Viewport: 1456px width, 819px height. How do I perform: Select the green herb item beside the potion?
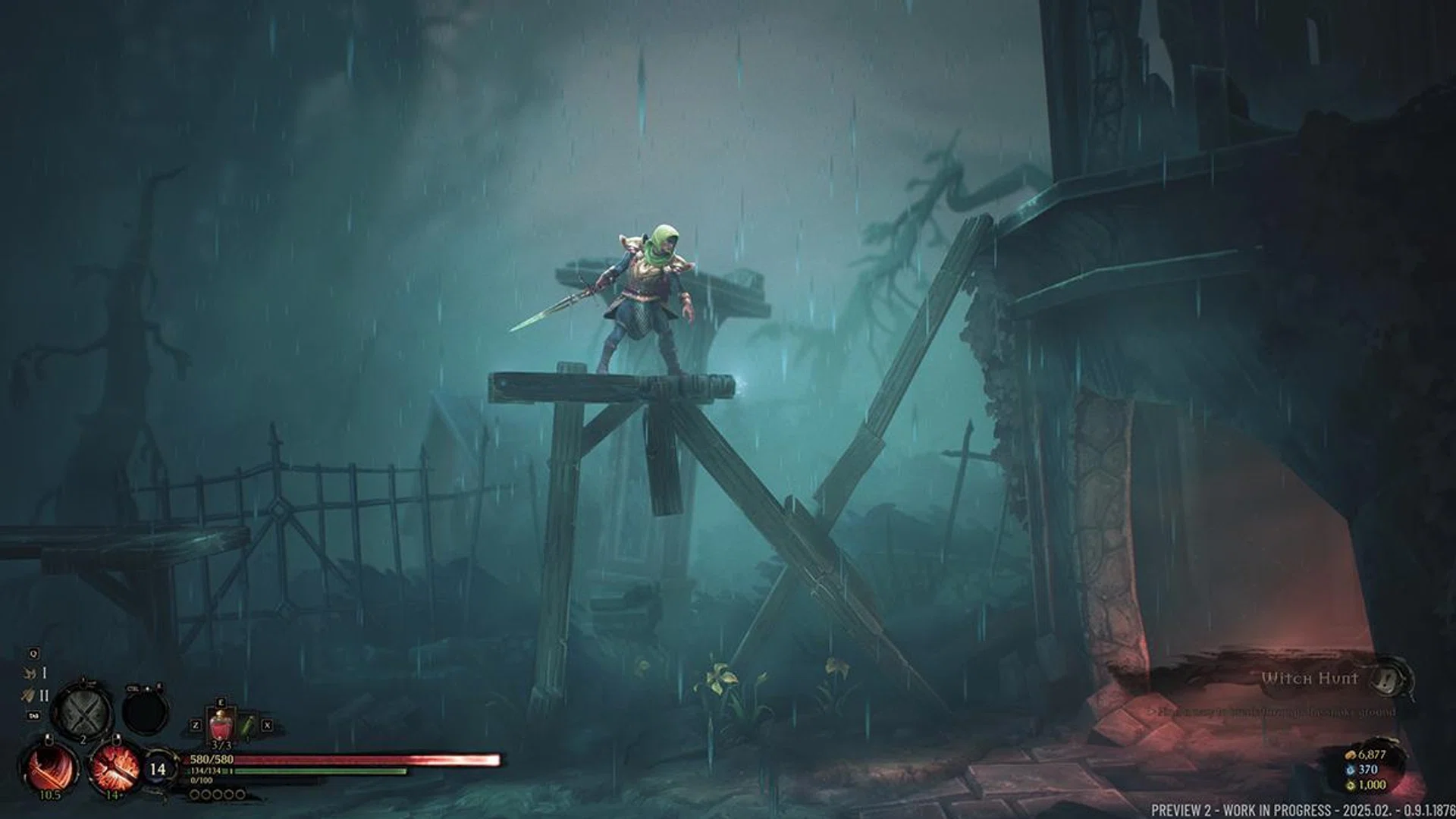click(247, 726)
